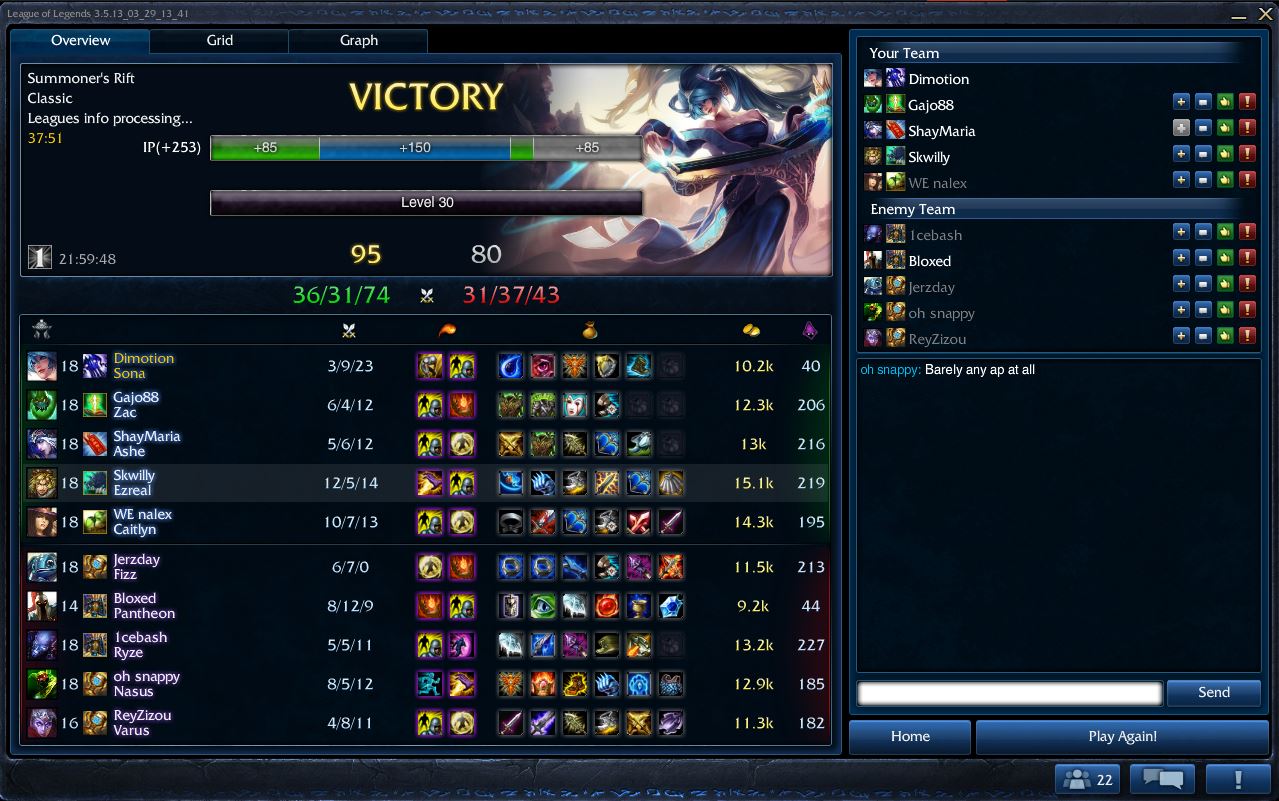1279x801 pixels.
Task: Open the Graph tab
Action: point(358,41)
